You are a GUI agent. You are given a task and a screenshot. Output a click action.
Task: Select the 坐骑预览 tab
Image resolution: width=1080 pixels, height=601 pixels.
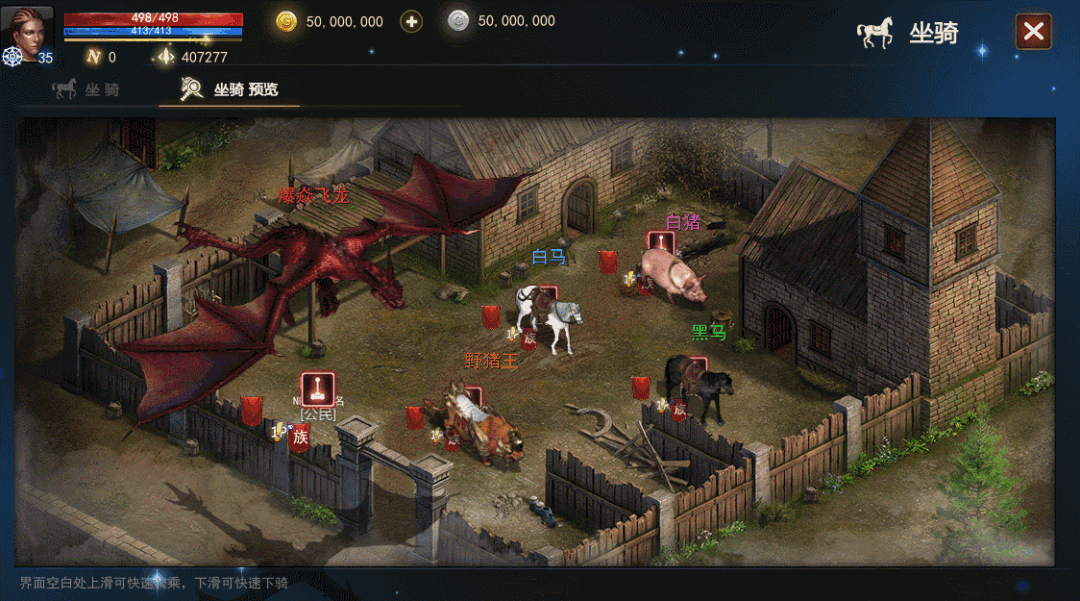(x=230, y=89)
